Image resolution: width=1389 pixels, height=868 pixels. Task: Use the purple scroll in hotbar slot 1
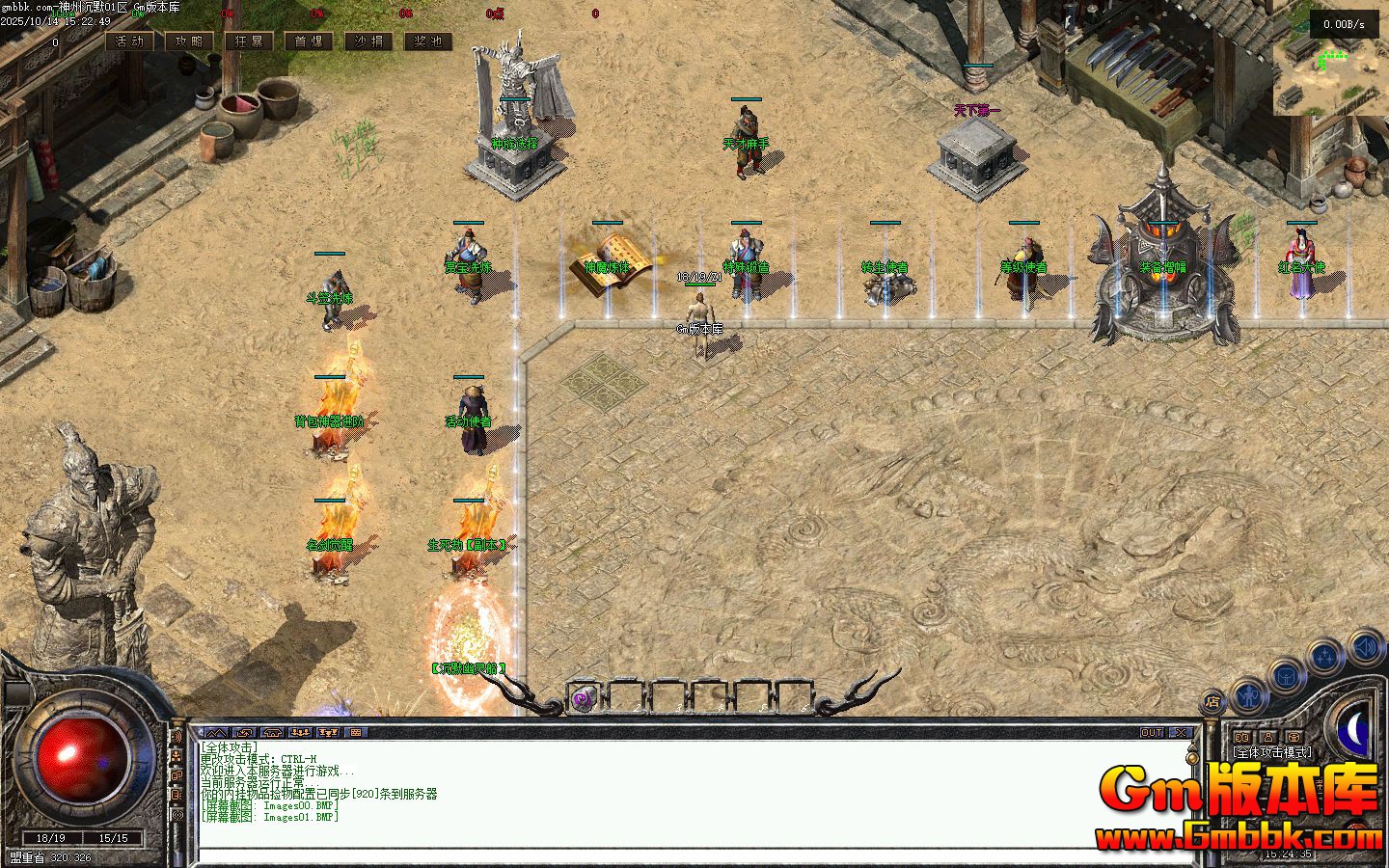pos(583,698)
